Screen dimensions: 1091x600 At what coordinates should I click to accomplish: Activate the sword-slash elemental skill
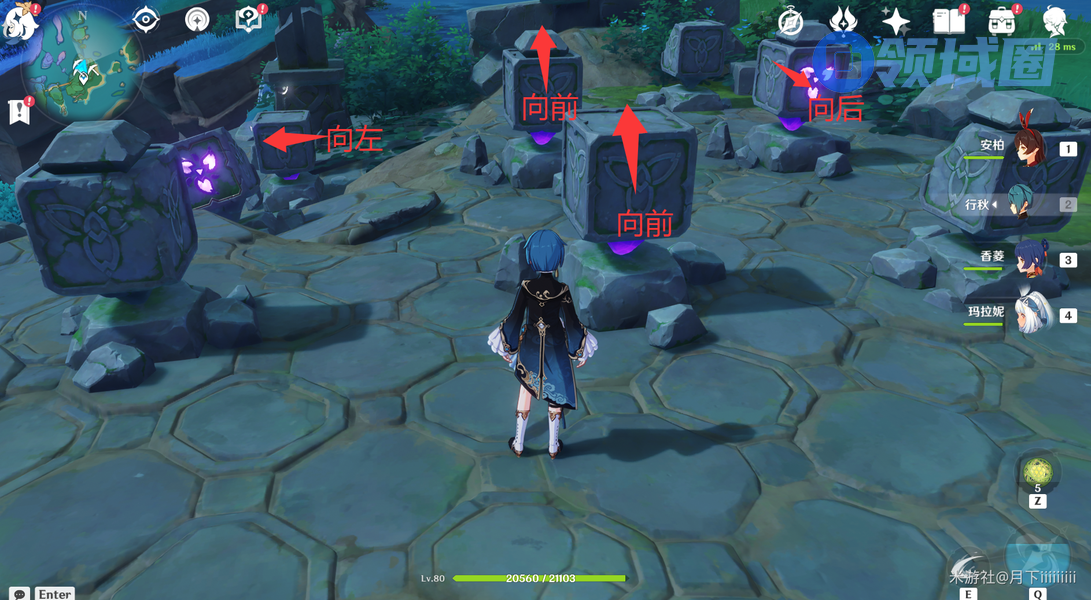(x=969, y=568)
